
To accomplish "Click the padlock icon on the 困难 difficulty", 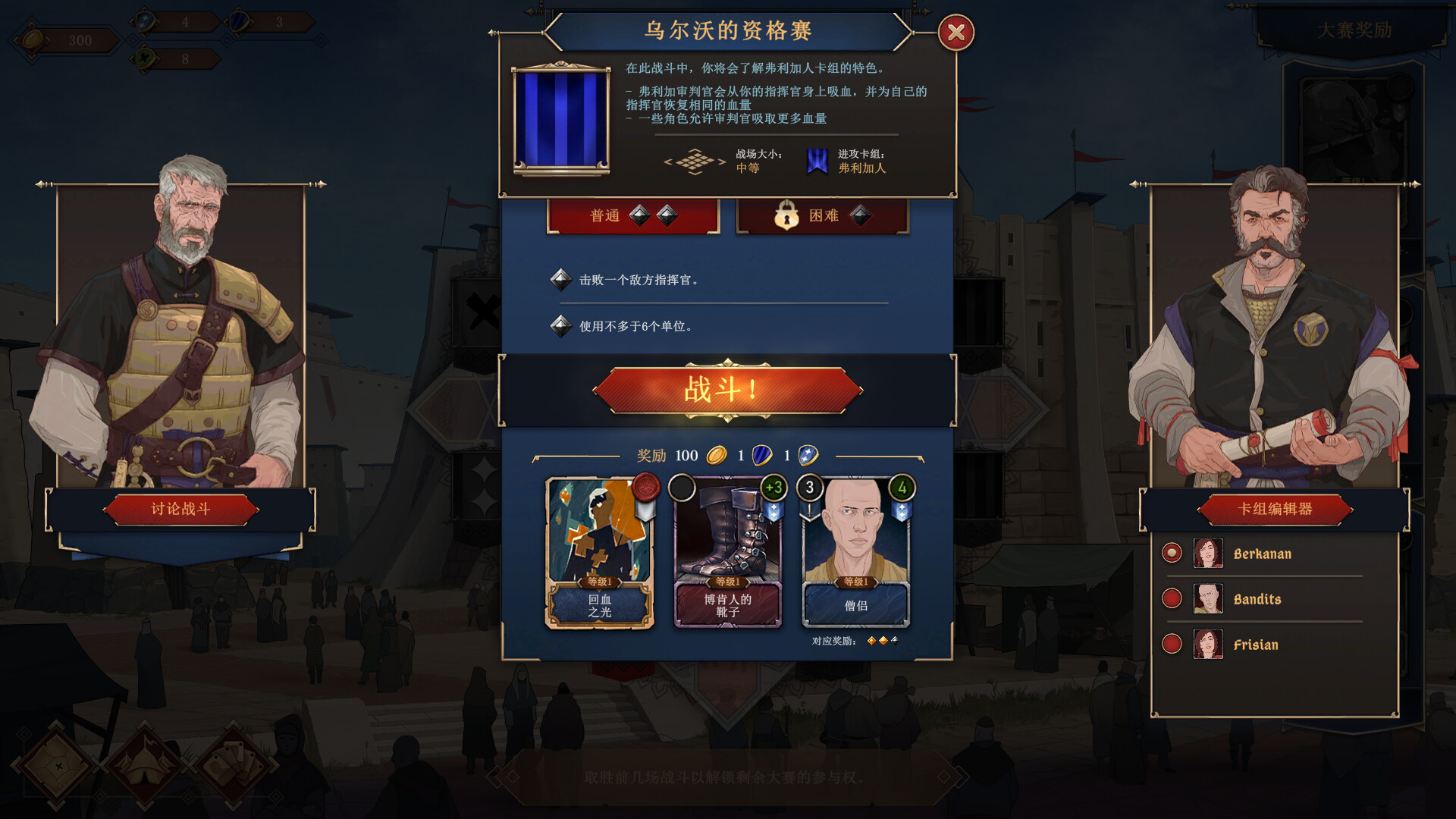I will pyautogui.click(x=786, y=215).
